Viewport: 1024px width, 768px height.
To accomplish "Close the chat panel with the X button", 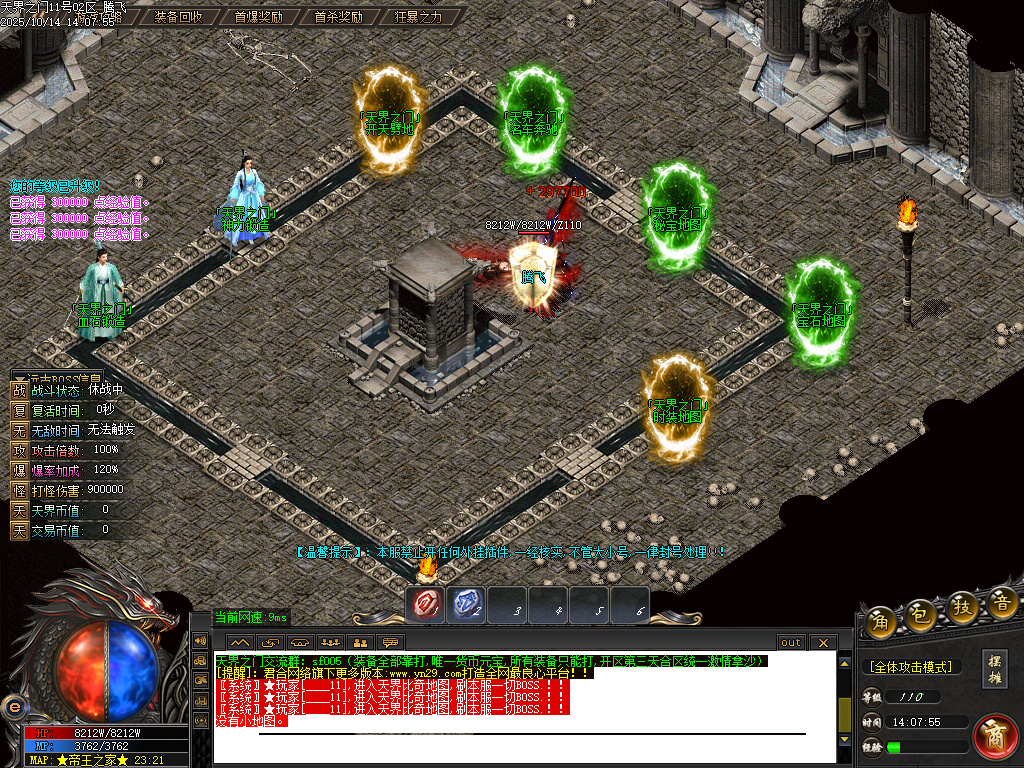I will coord(822,642).
